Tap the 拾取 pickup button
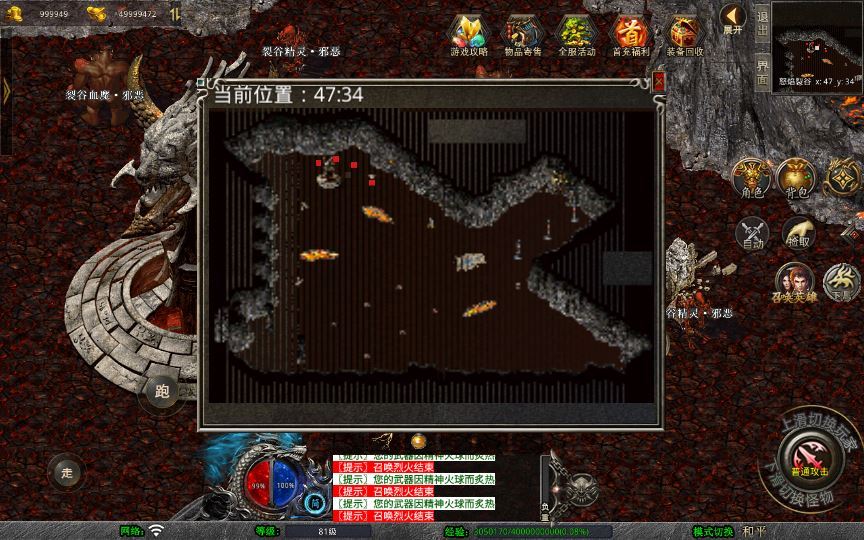The width and height of the screenshot is (864, 540). pos(798,234)
